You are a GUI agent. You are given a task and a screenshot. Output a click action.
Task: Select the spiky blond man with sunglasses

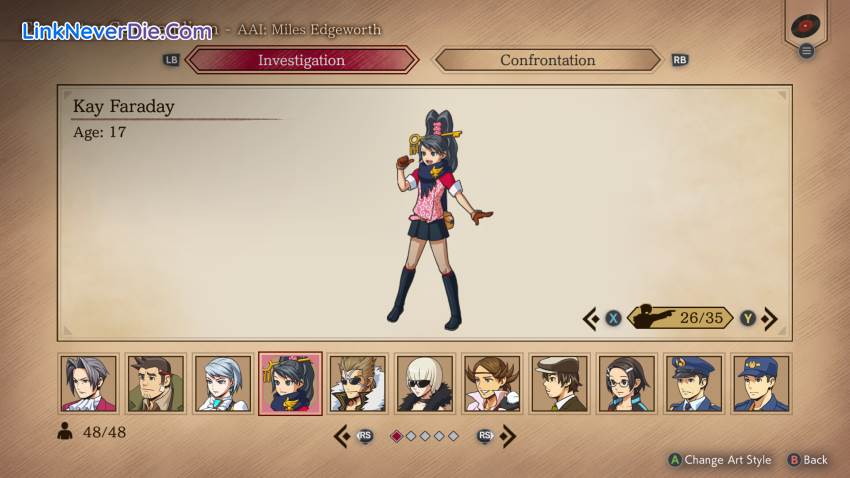[358, 383]
